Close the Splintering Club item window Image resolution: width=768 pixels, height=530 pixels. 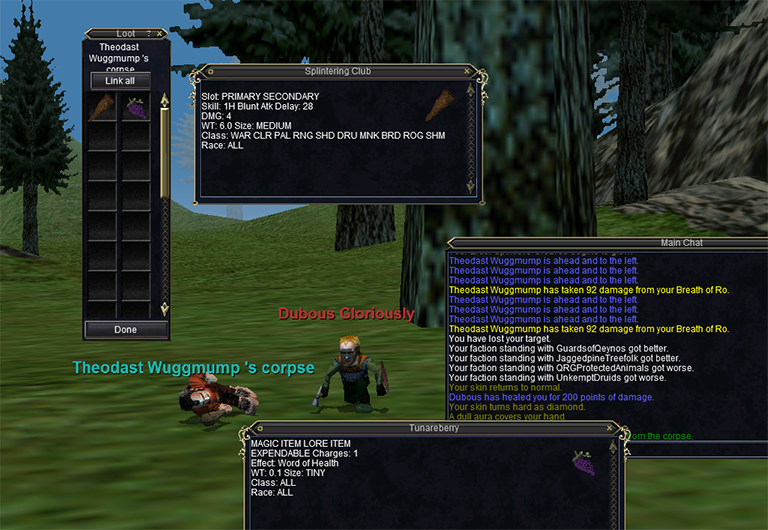pyautogui.click(x=467, y=72)
